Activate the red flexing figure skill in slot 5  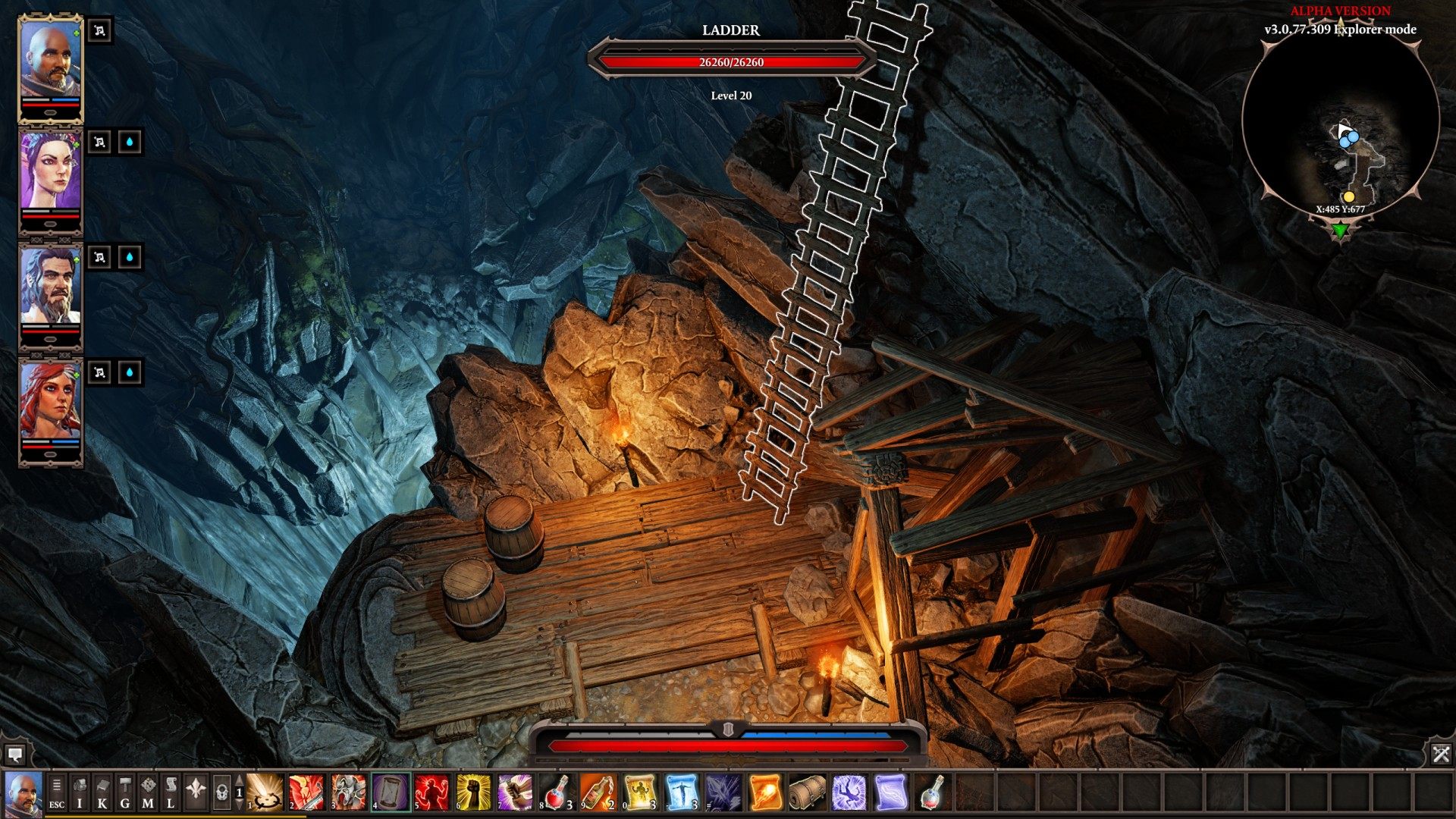pos(432,792)
